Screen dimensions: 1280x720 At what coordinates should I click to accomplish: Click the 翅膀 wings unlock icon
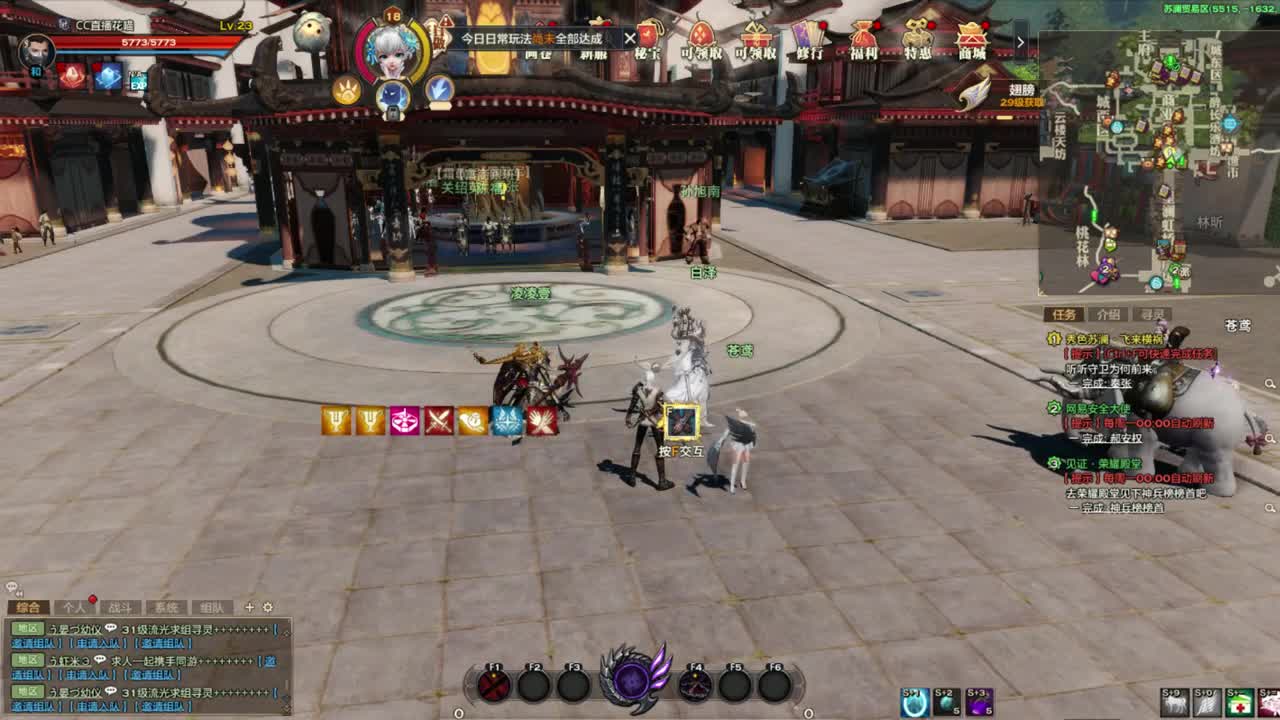pos(974,90)
